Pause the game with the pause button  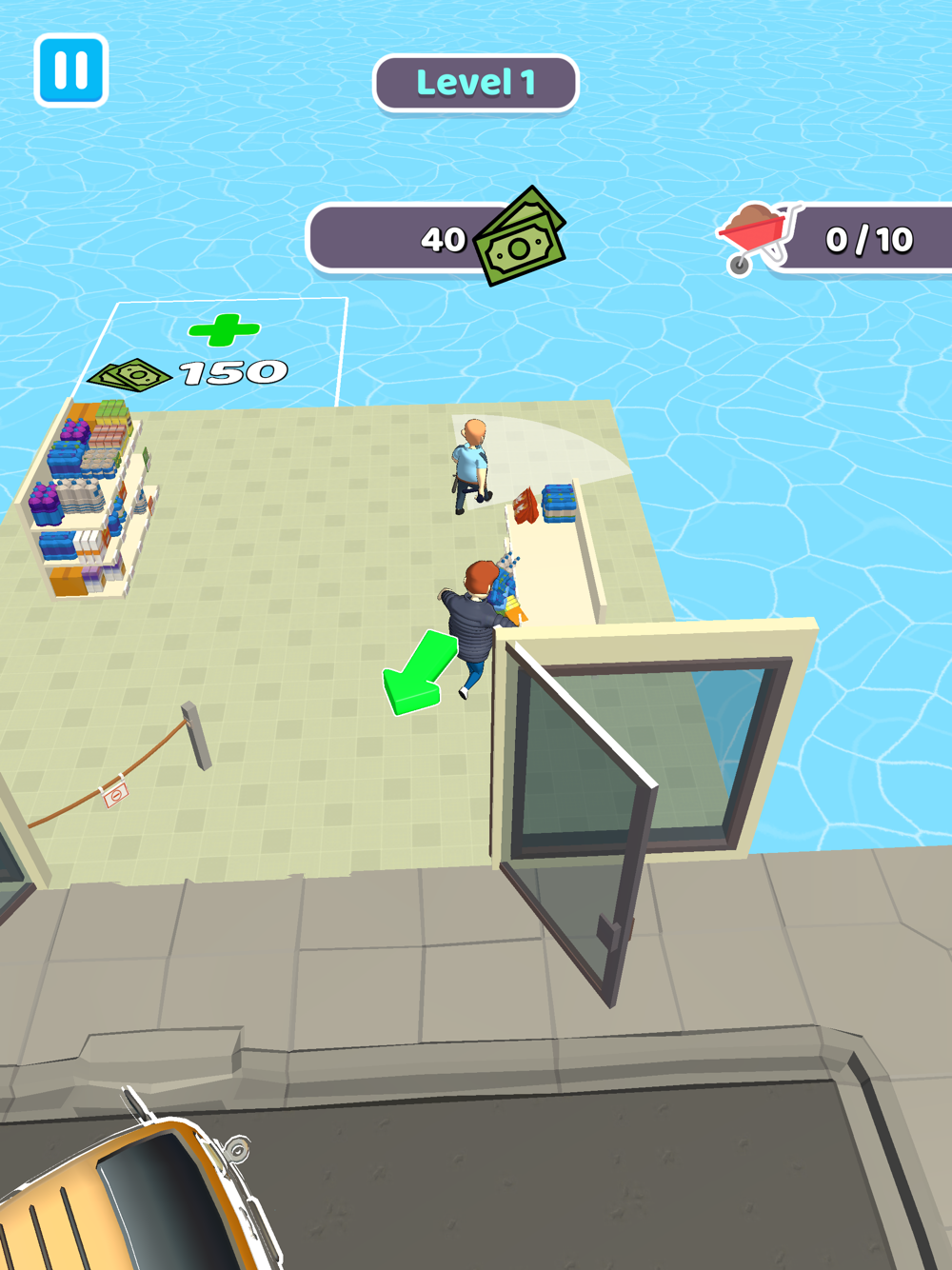pyautogui.click(x=70, y=70)
